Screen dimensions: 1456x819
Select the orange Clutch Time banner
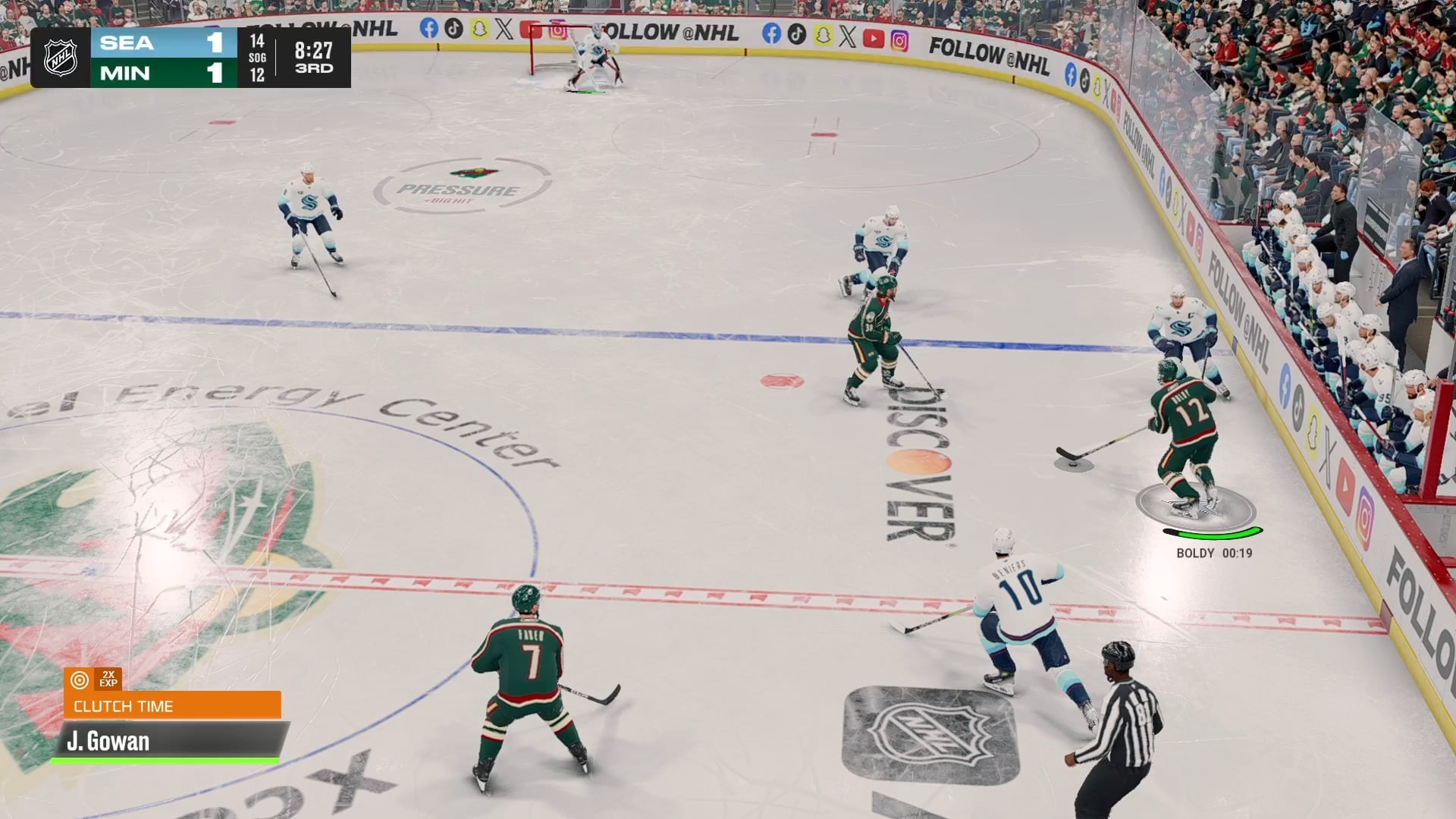(172, 706)
